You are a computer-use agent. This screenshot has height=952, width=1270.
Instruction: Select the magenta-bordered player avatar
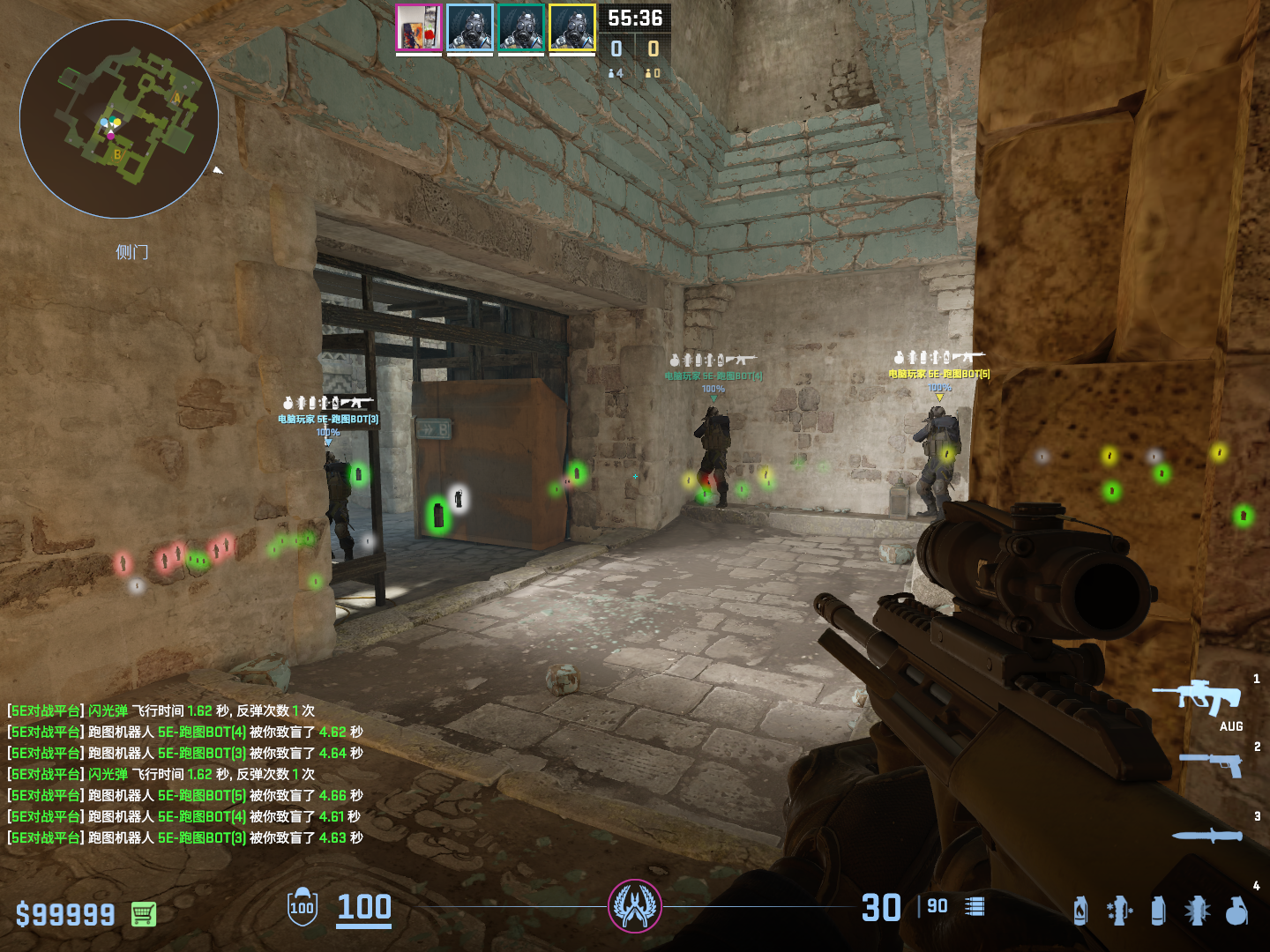click(419, 28)
